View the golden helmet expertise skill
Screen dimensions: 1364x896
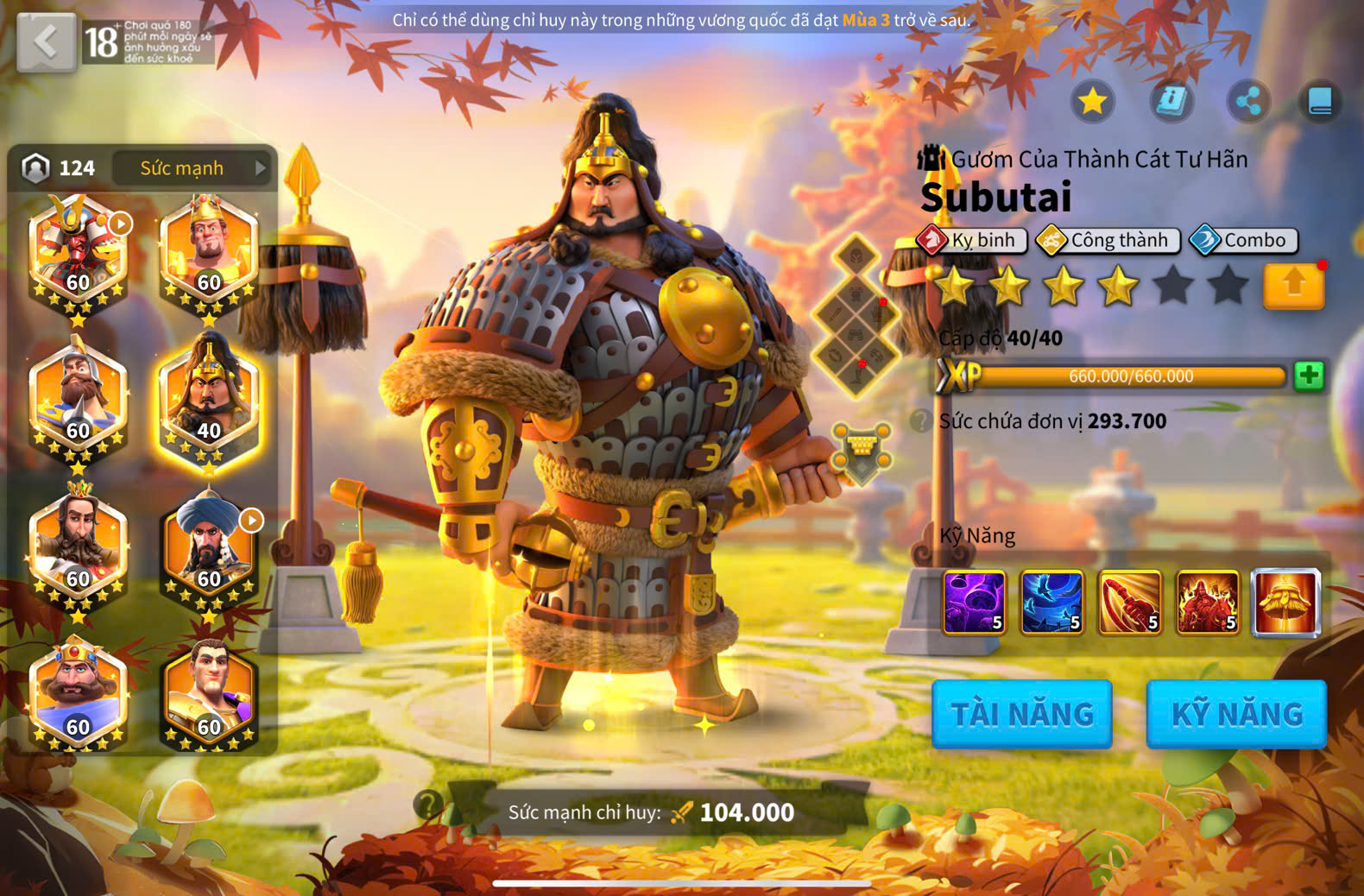(1285, 602)
